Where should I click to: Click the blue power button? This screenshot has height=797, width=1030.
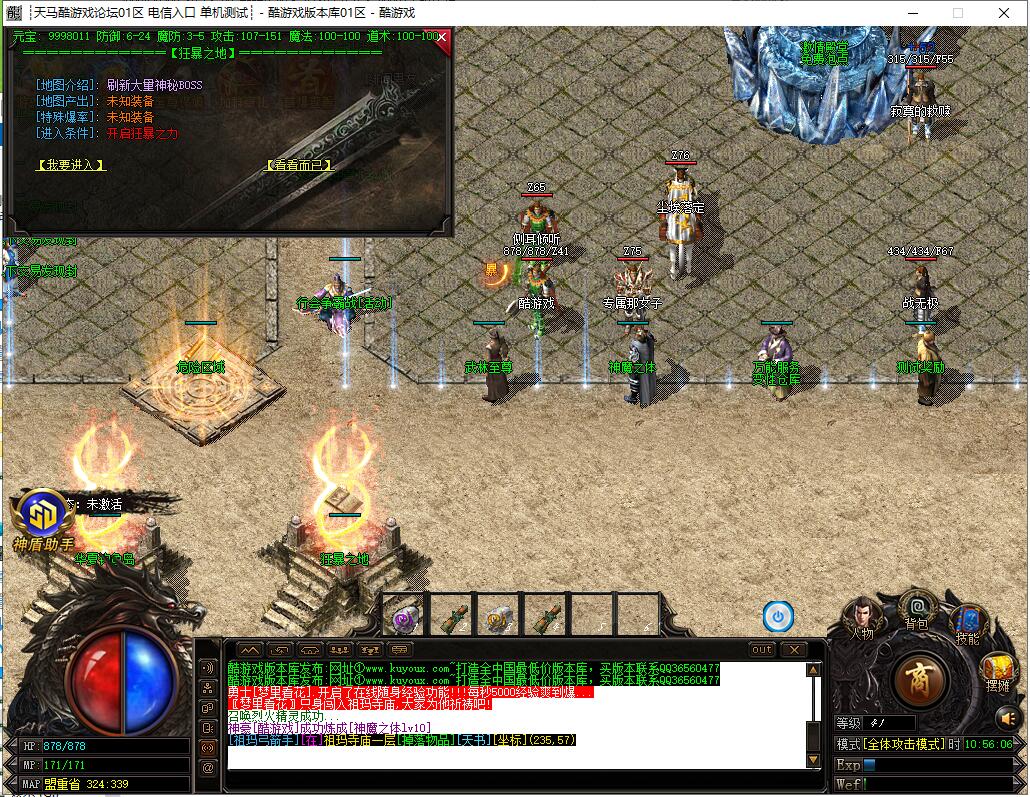click(x=778, y=616)
